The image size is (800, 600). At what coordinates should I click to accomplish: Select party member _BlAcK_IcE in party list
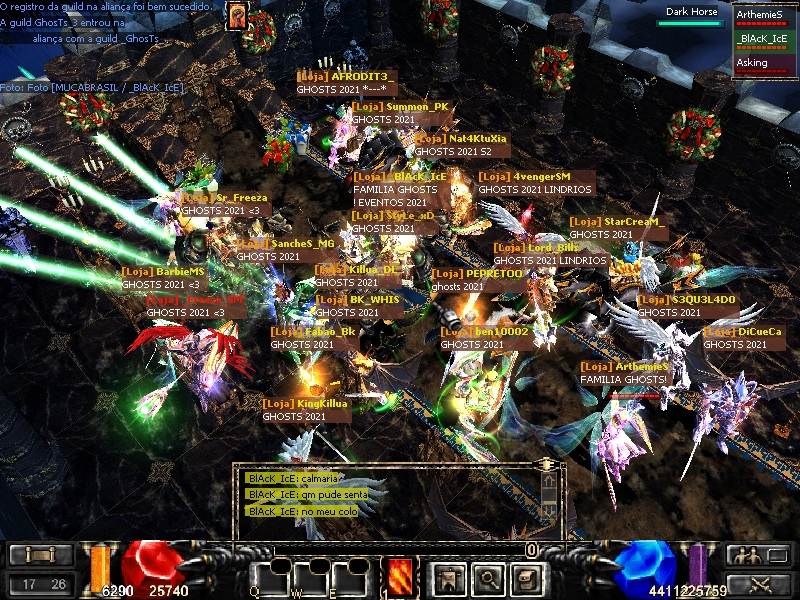(764, 40)
